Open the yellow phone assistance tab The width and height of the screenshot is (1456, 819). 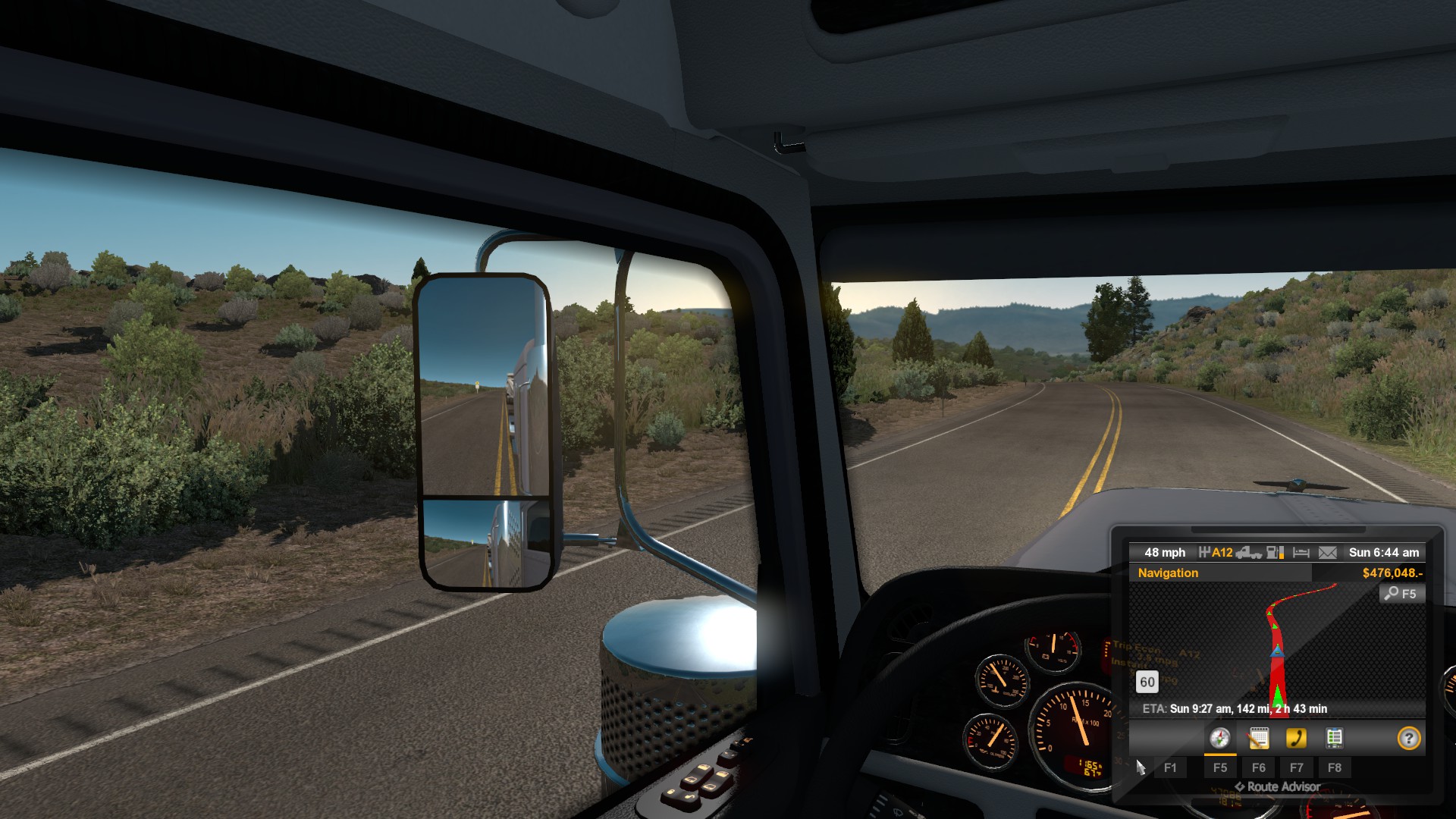1296,738
